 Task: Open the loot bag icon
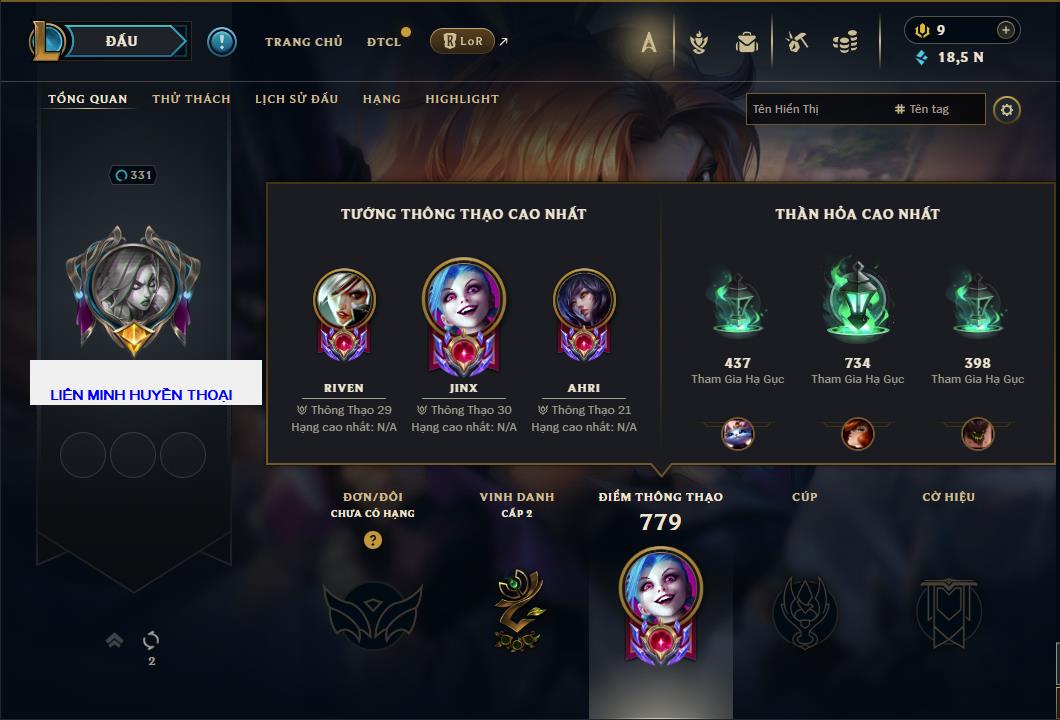click(x=746, y=42)
